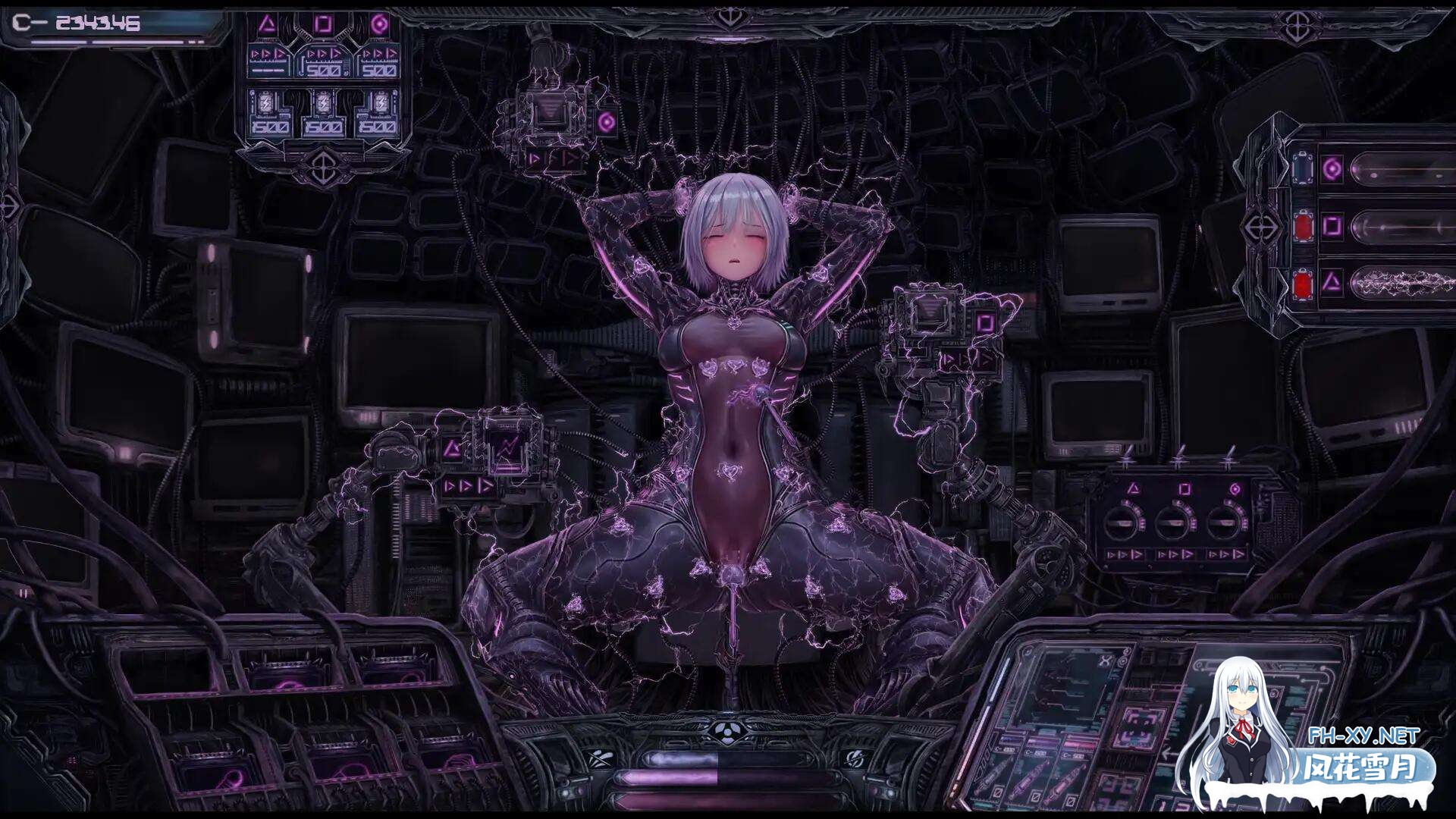Image resolution: width=1456 pixels, height=819 pixels.
Task: Open the FH-XY.NET watermark link
Action: click(x=1363, y=736)
